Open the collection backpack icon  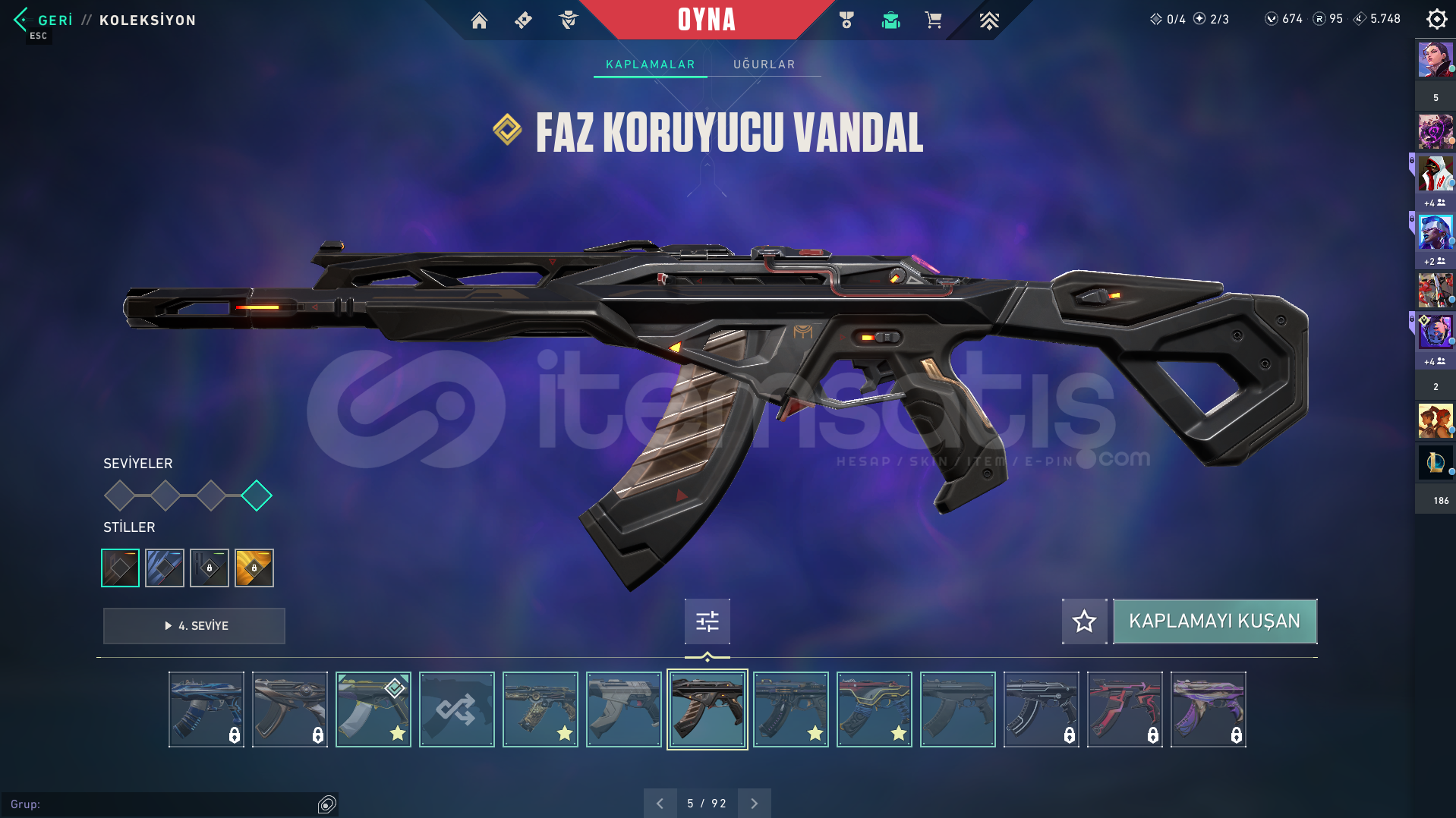(890, 20)
